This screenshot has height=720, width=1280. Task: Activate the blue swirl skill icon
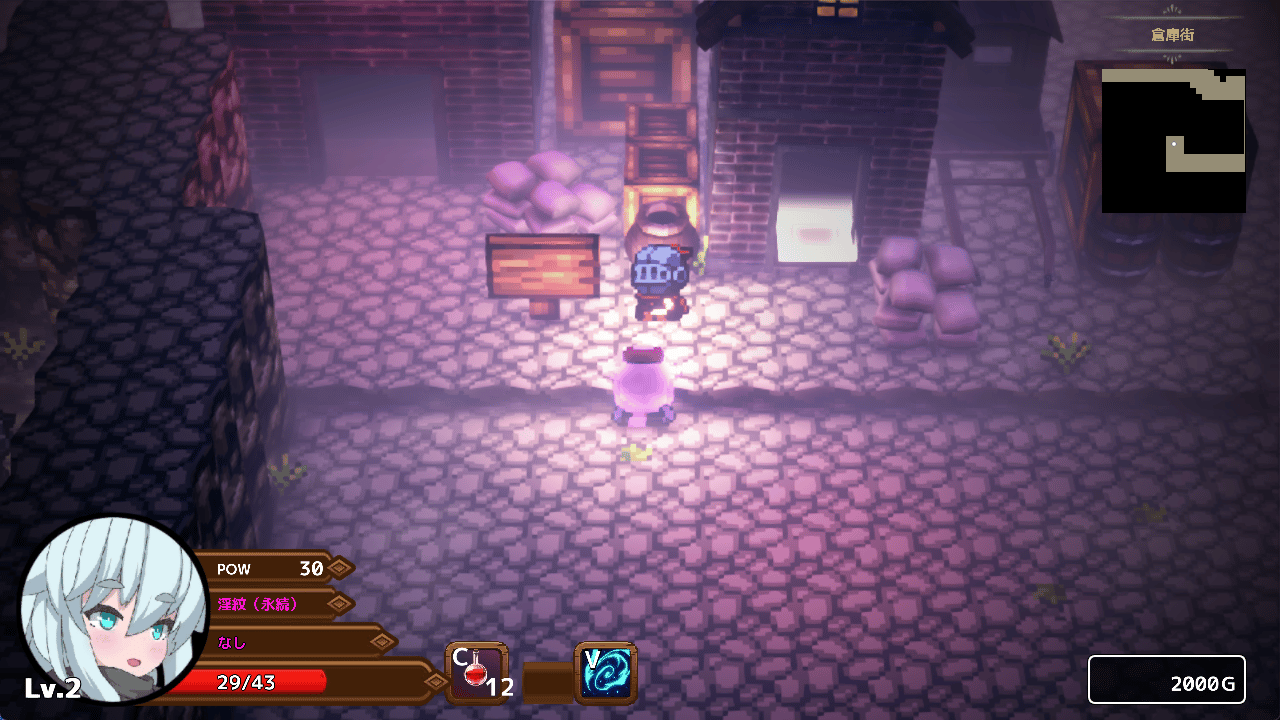[606, 673]
